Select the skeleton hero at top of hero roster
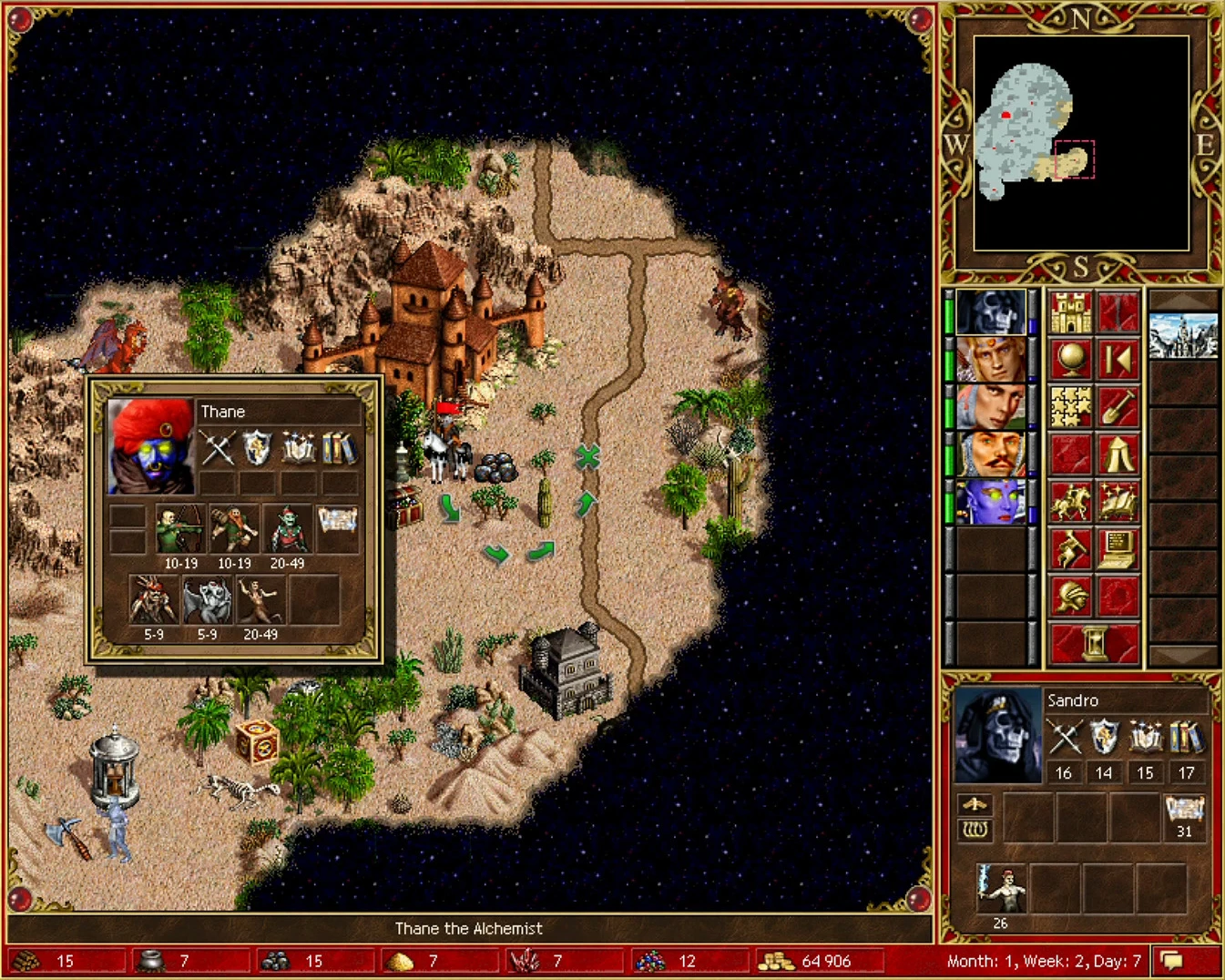The height and width of the screenshot is (980, 1225). click(x=992, y=312)
